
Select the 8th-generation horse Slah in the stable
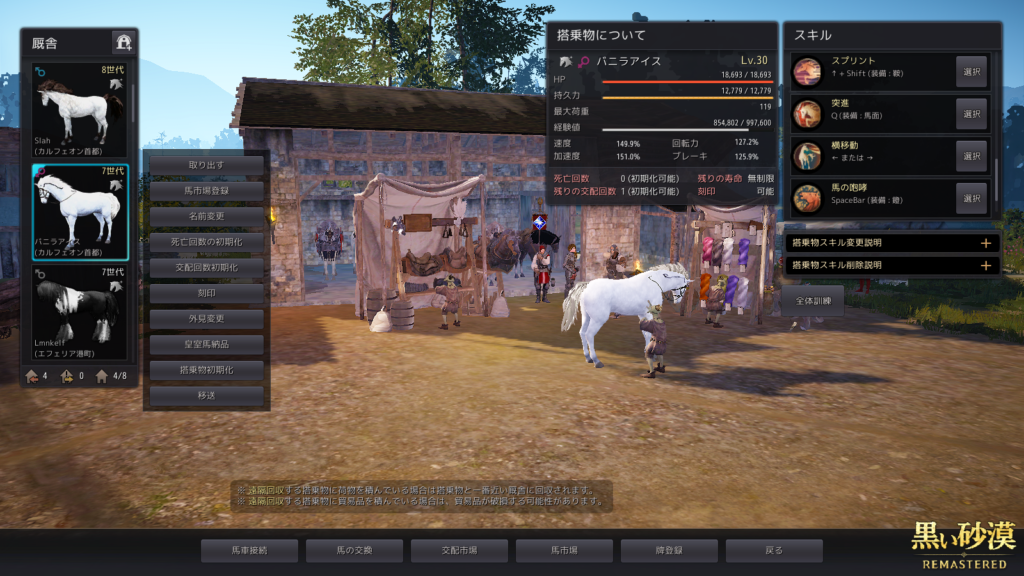[80, 110]
